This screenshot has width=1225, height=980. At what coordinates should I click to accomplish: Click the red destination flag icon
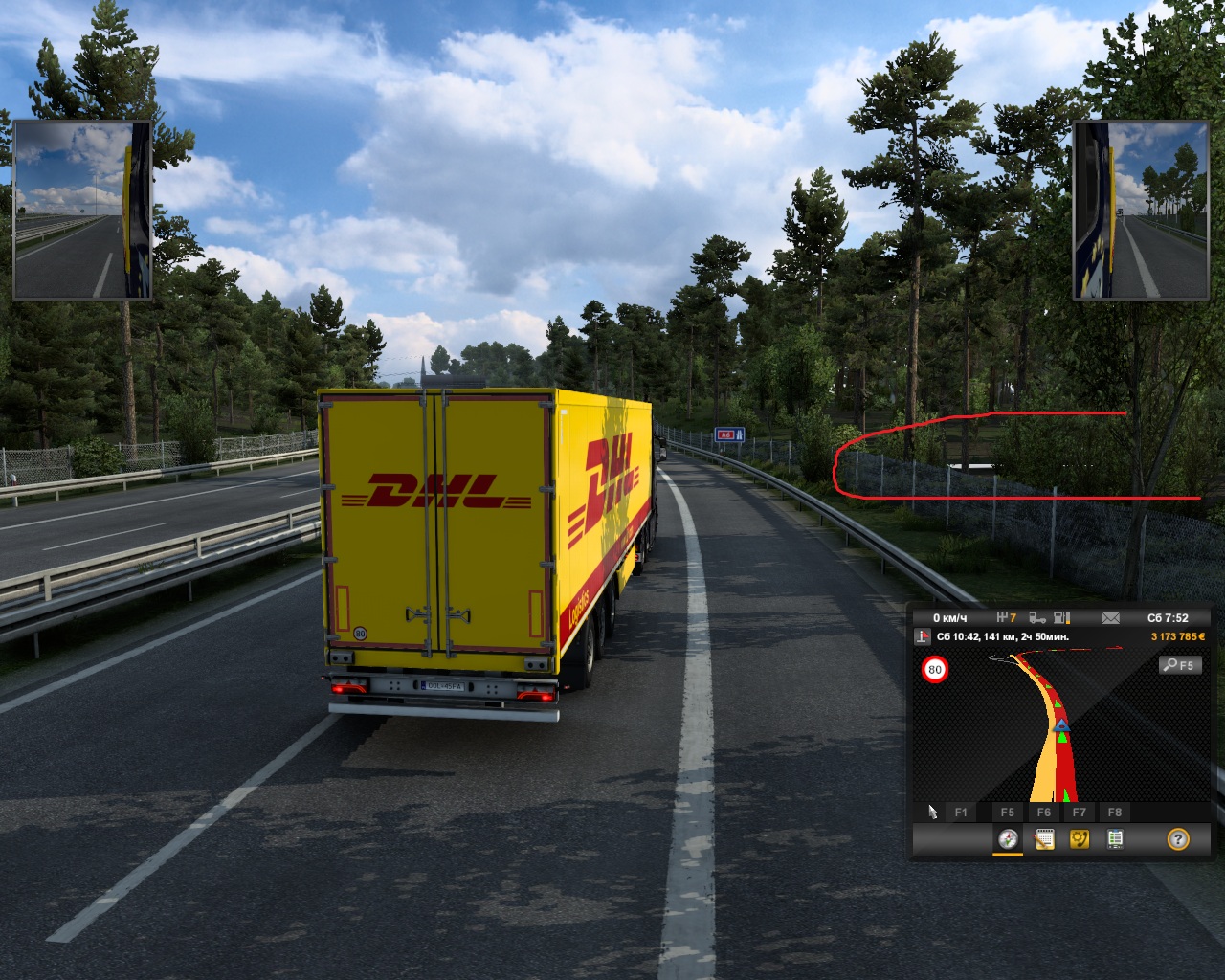[x=923, y=636]
